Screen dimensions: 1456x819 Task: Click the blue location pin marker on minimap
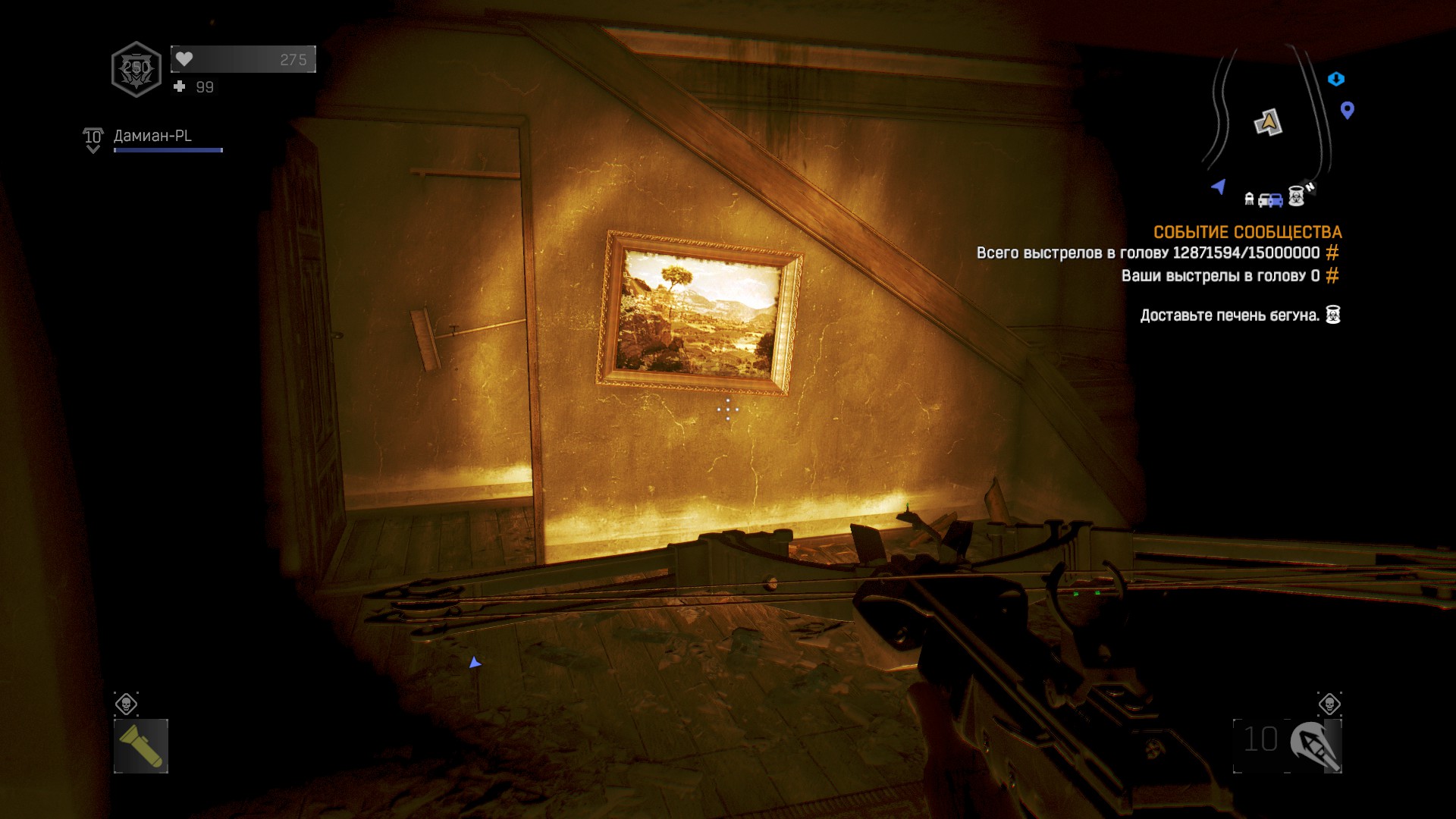pos(1348,111)
